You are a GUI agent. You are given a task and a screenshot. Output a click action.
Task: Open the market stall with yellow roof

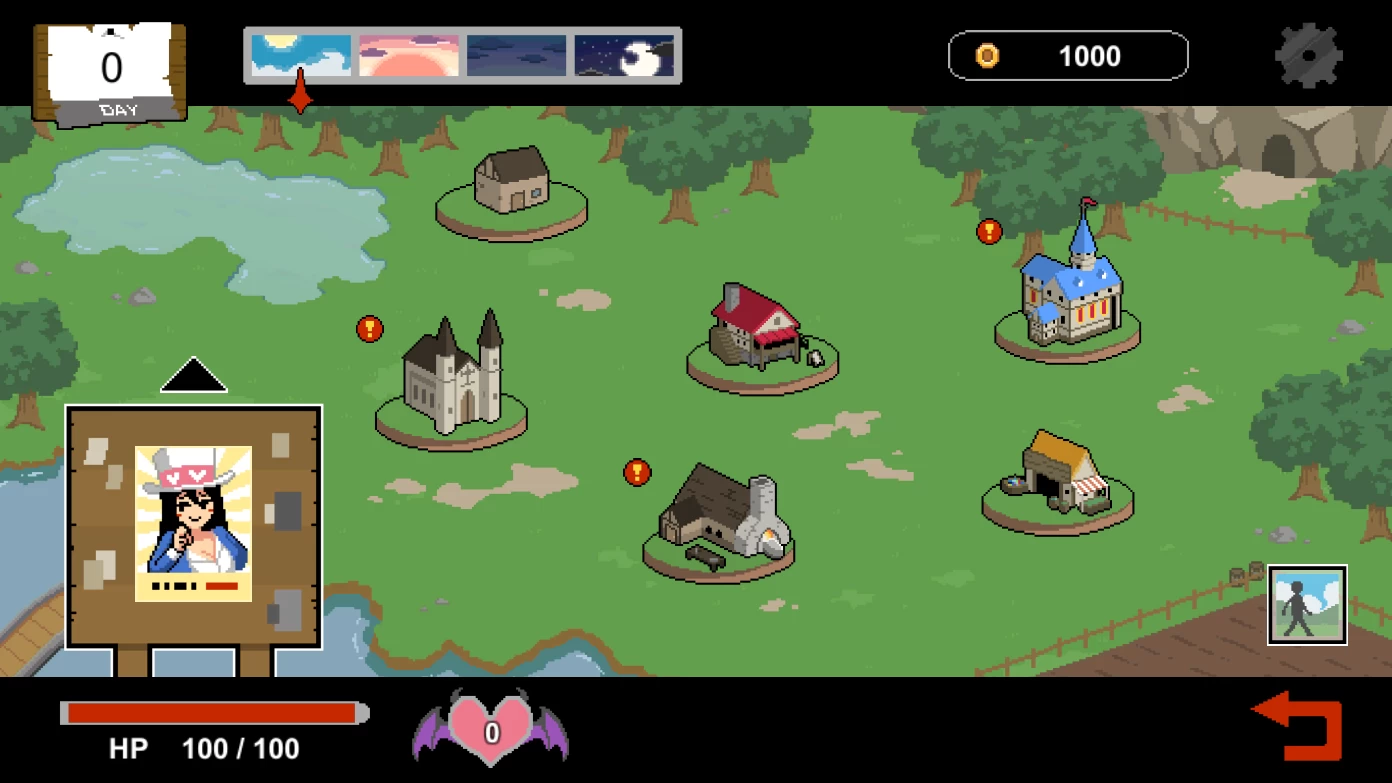[x=1058, y=473]
